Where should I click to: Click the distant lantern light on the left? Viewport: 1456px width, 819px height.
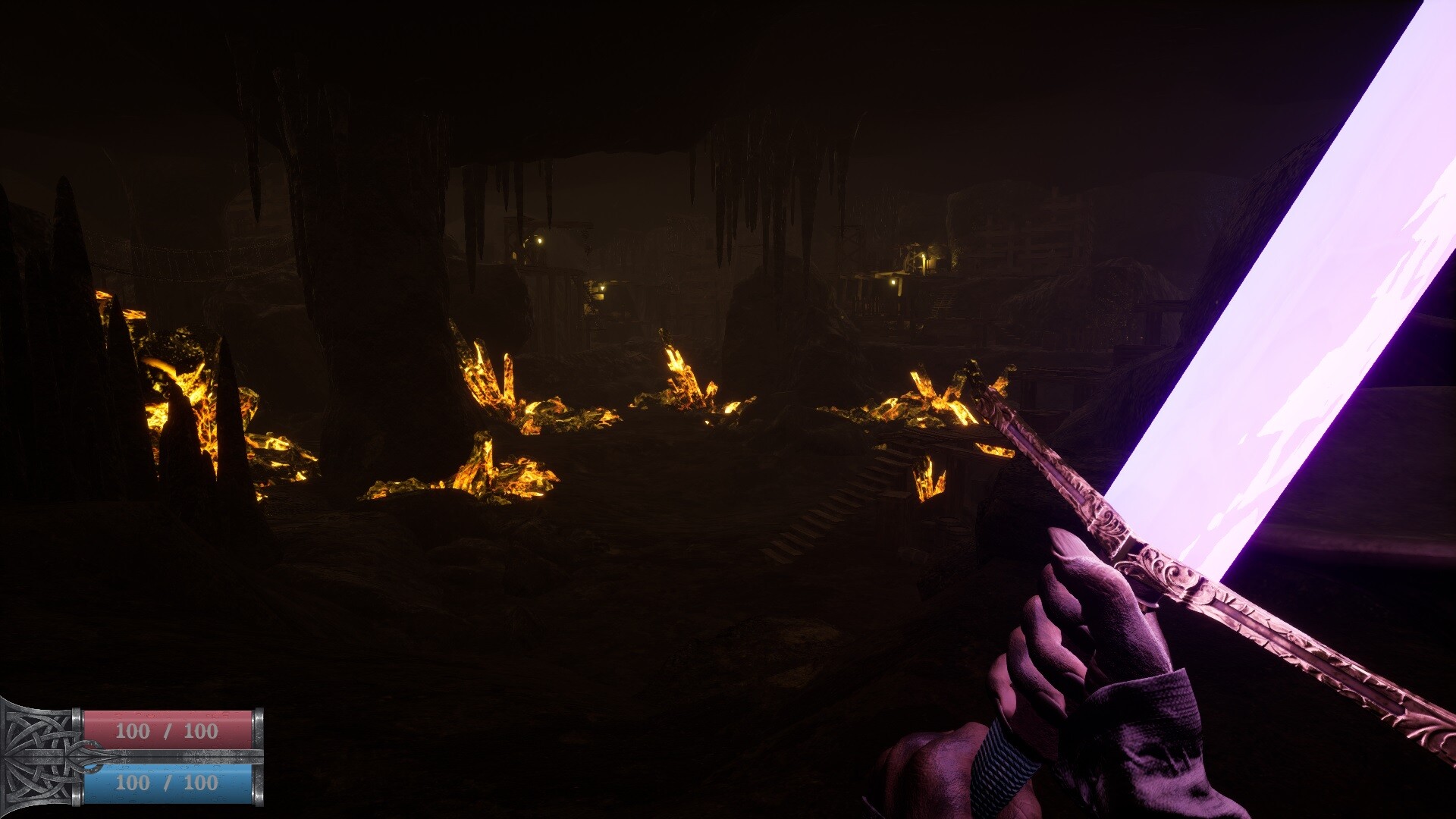[540, 241]
